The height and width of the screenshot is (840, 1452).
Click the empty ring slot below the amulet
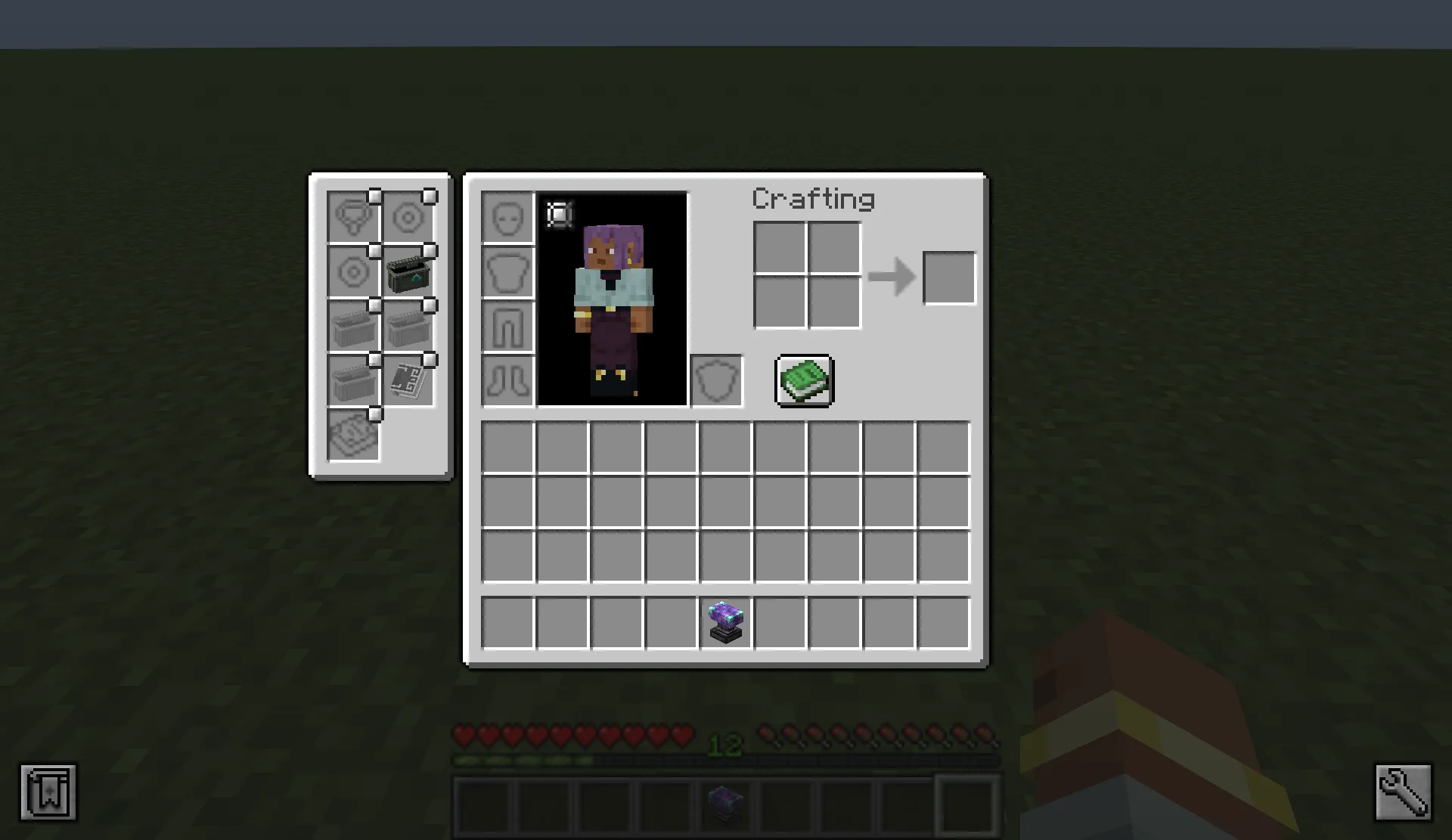tap(353, 272)
